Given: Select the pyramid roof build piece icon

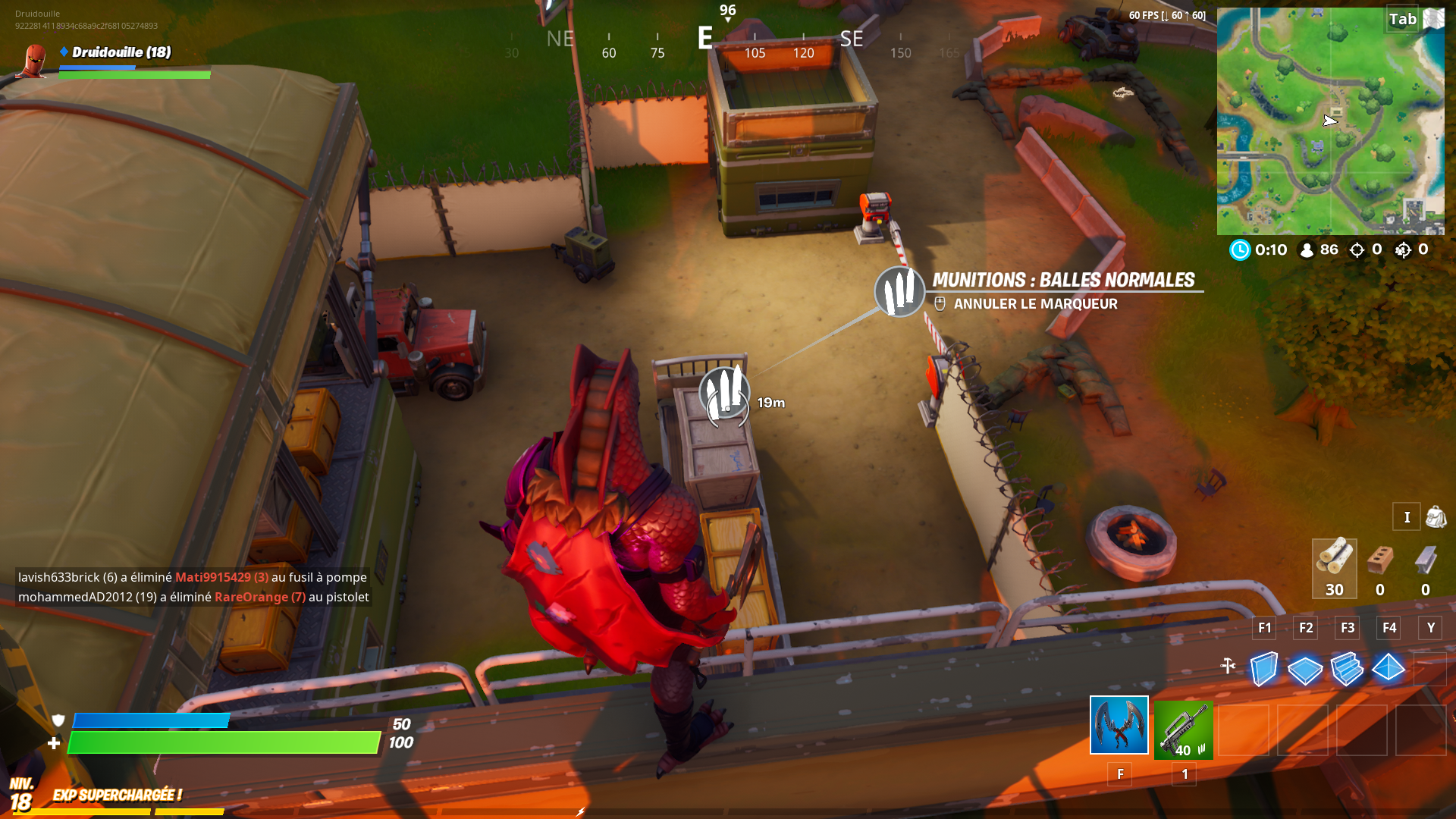Looking at the screenshot, I should (1389, 669).
